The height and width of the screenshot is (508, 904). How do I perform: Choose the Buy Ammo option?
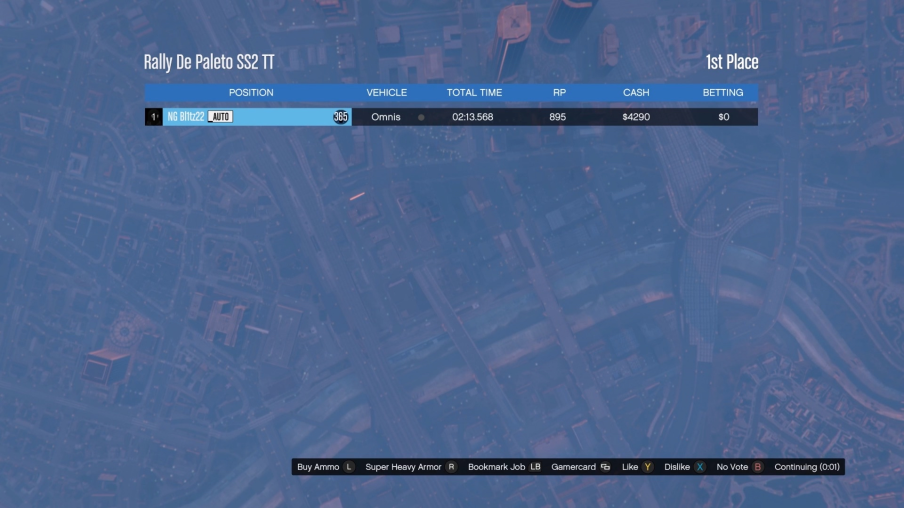[x=325, y=467]
